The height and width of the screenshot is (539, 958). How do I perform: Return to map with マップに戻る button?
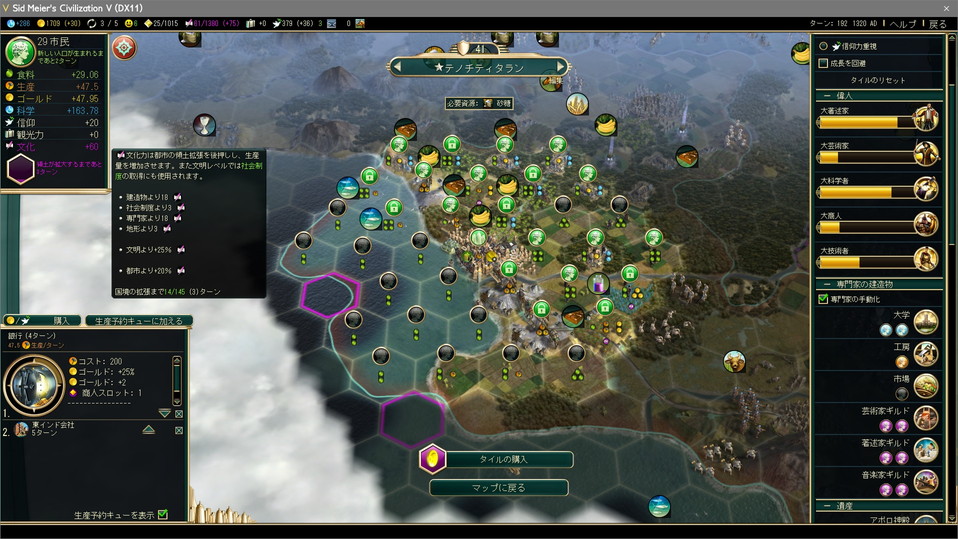498,487
